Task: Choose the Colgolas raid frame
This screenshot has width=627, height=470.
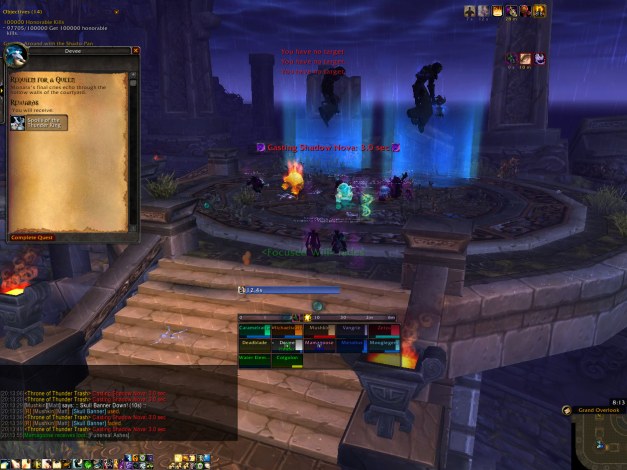Action: [x=289, y=357]
